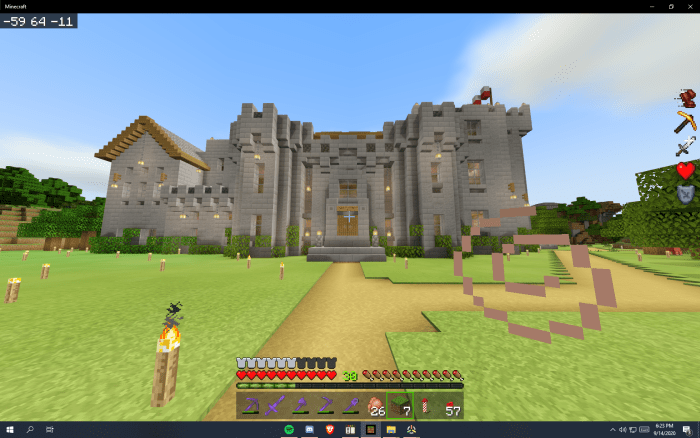Equip the enchanted shovel from the hotbar

coord(351,405)
